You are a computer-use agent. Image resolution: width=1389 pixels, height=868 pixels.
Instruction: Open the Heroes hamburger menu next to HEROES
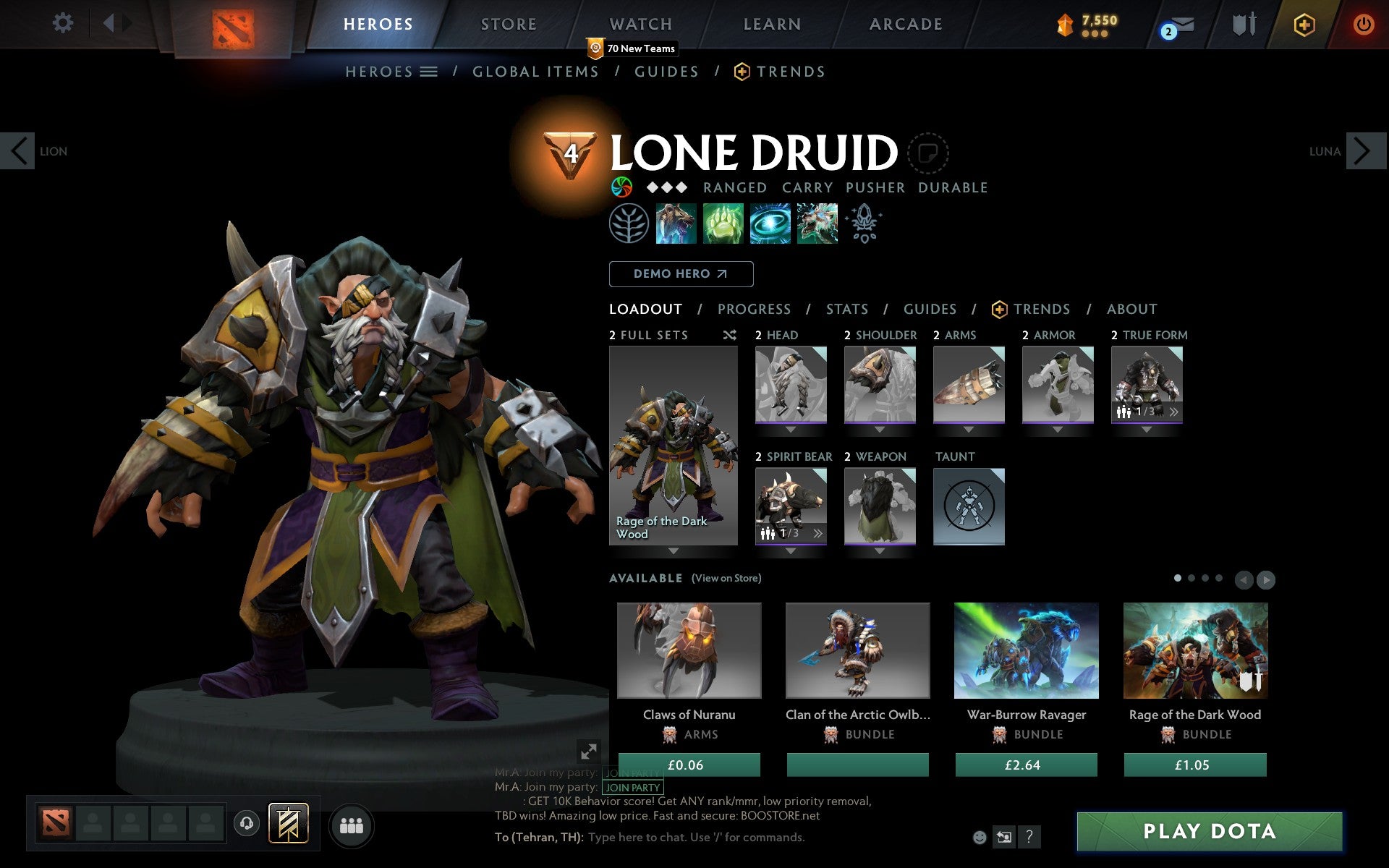(429, 72)
